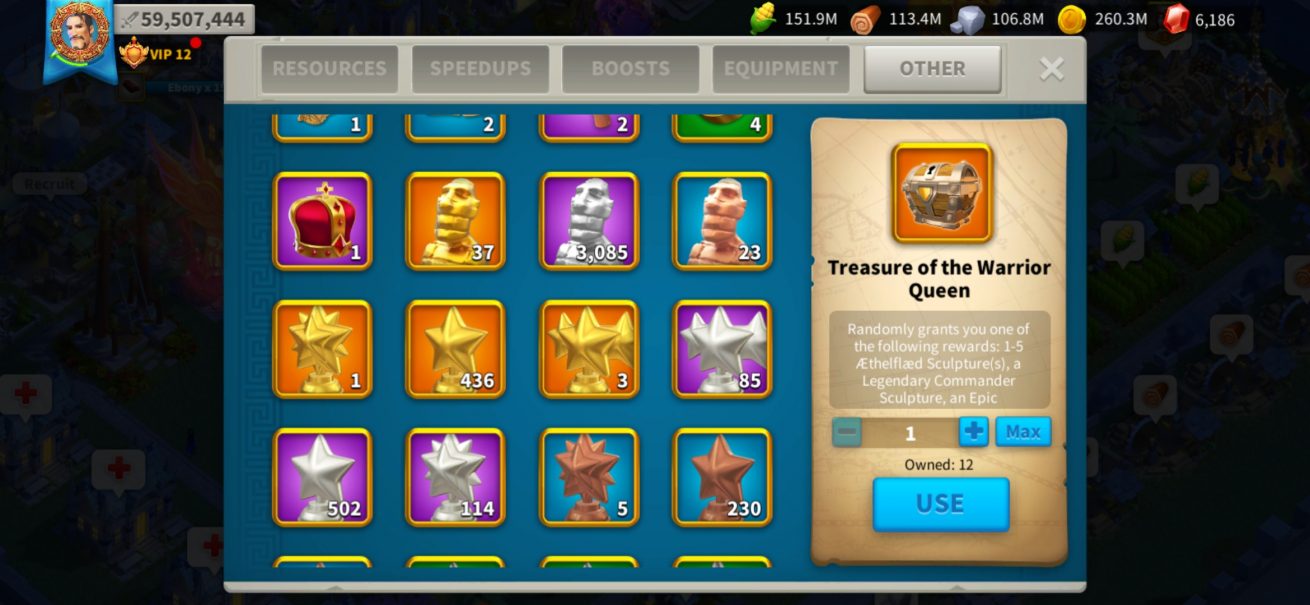Switch to the Resources tab
The image size is (1310, 605).
pyautogui.click(x=329, y=69)
